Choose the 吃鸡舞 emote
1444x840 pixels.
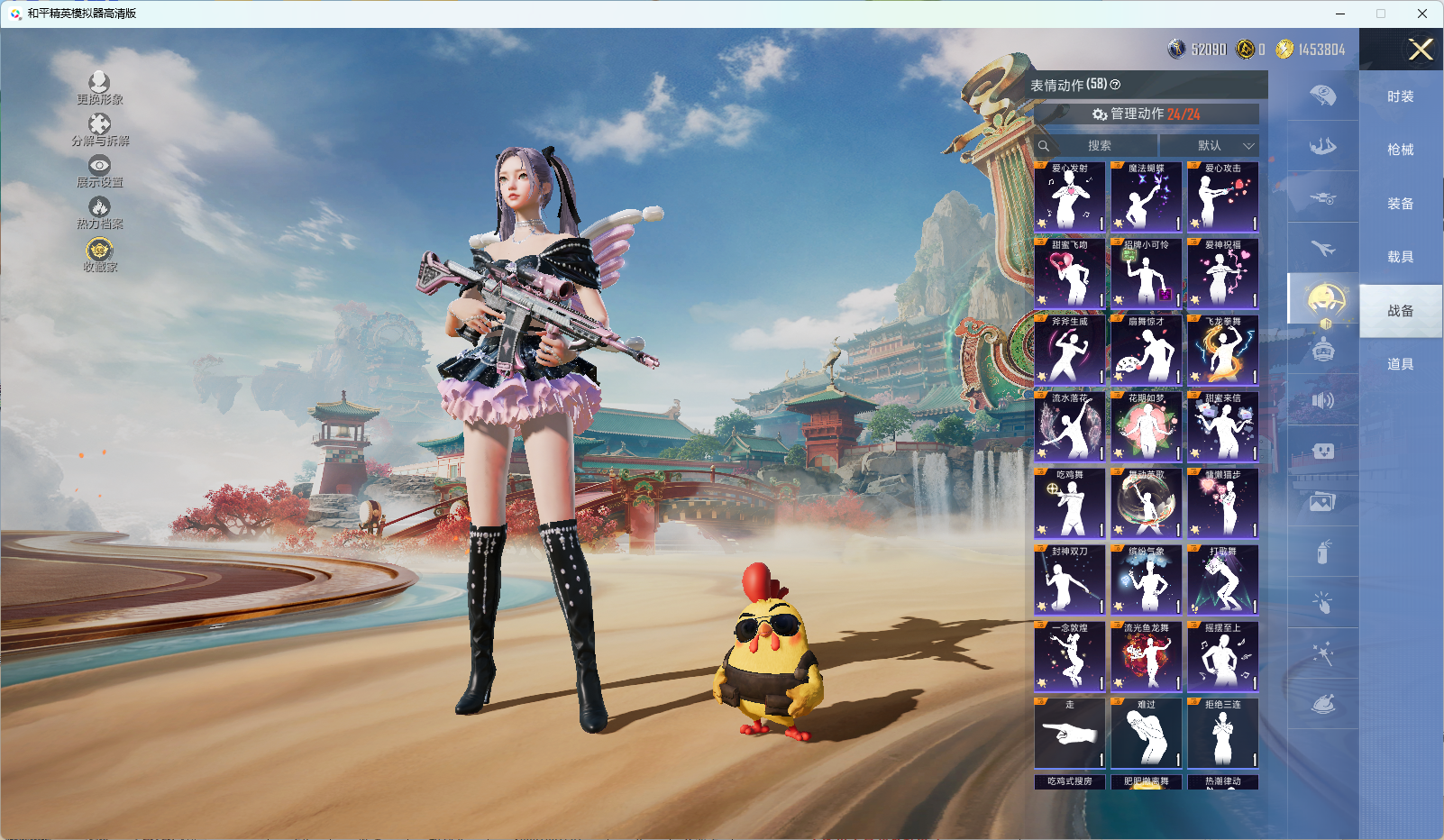click(x=1070, y=504)
